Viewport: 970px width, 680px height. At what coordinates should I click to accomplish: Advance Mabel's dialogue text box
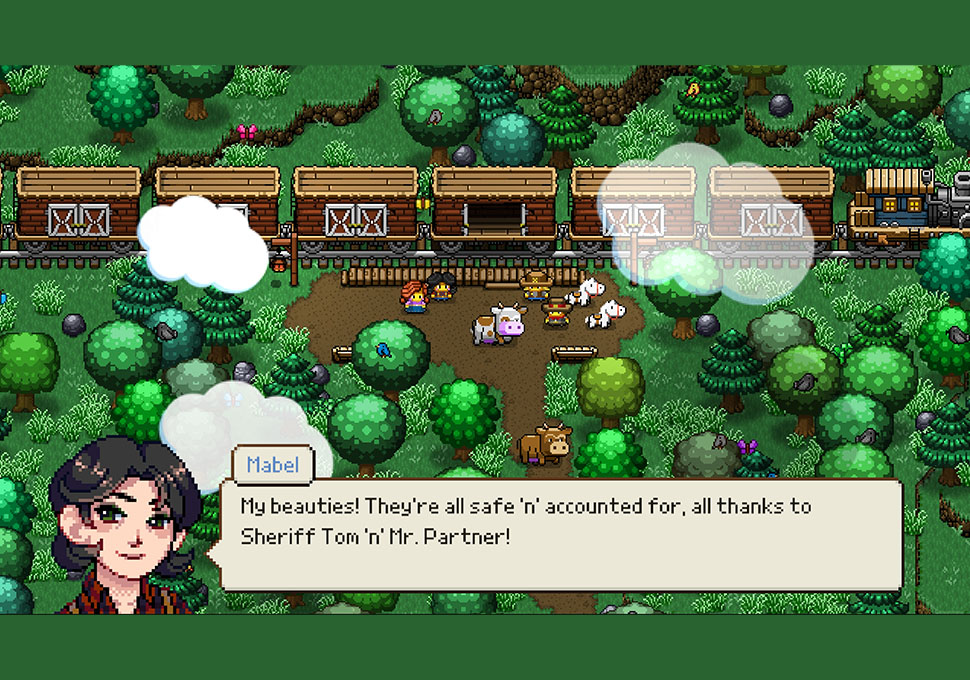(x=560, y=535)
